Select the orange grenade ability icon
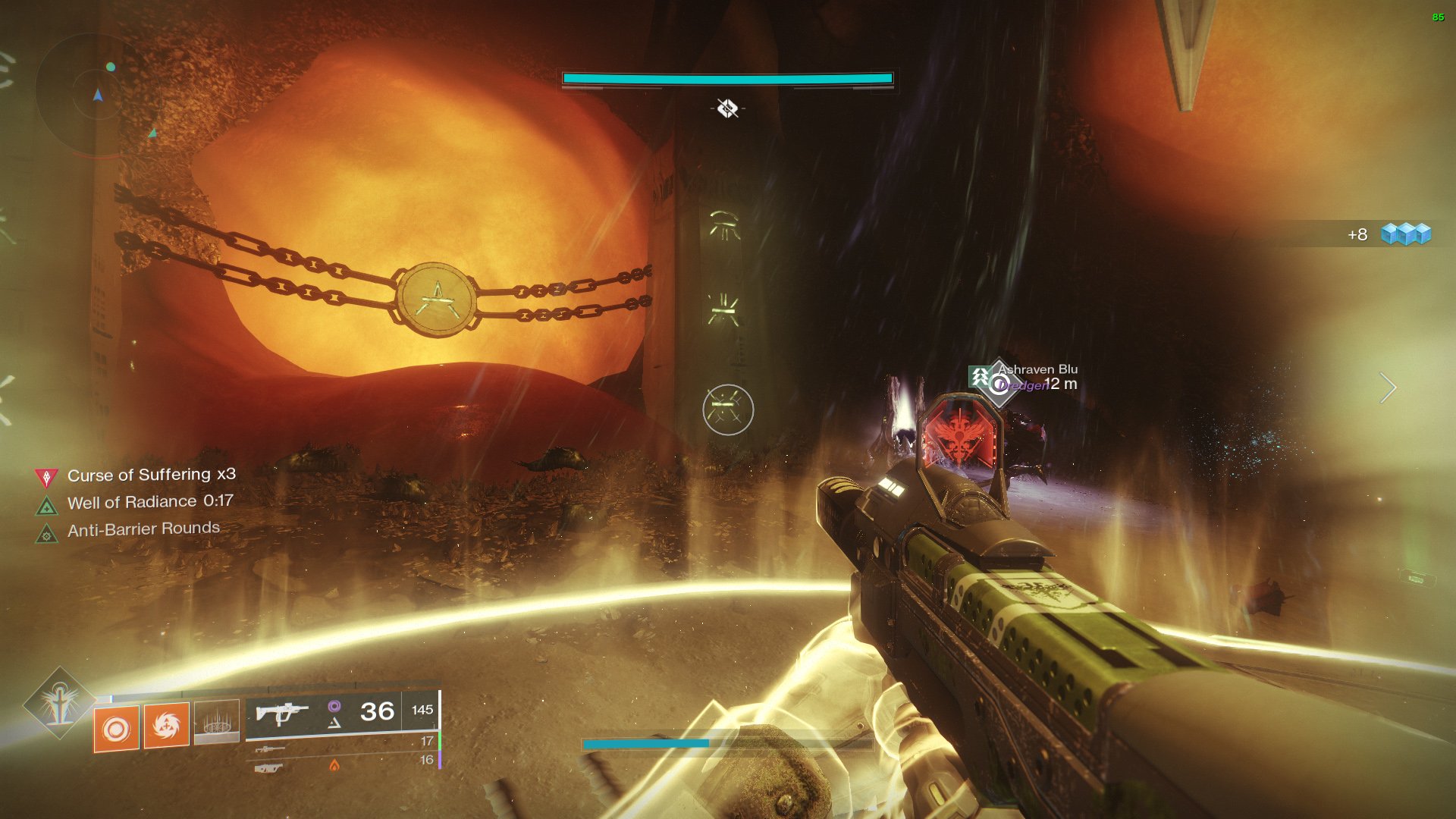The image size is (1456, 819). pyautogui.click(x=116, y=729)
